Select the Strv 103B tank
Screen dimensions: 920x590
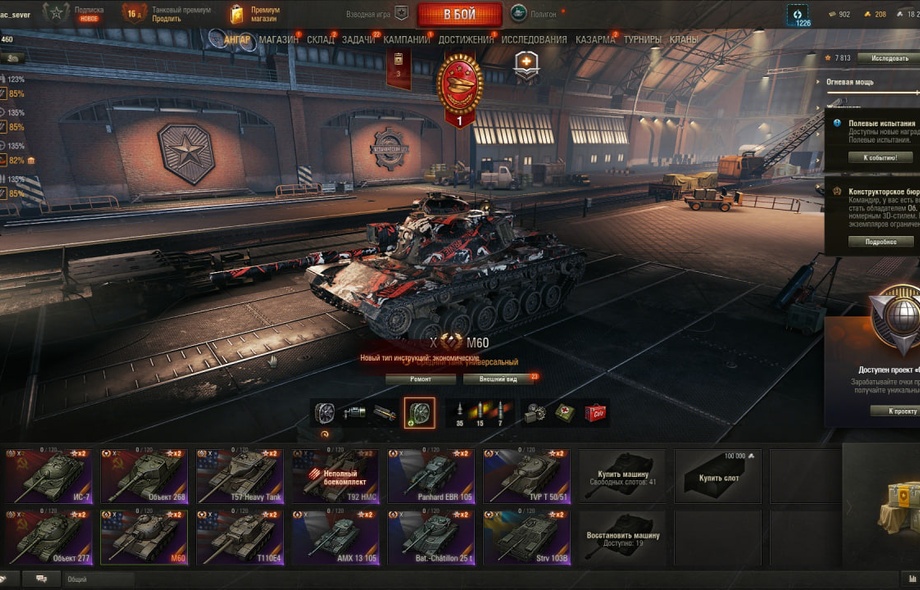tap(527, 537)
